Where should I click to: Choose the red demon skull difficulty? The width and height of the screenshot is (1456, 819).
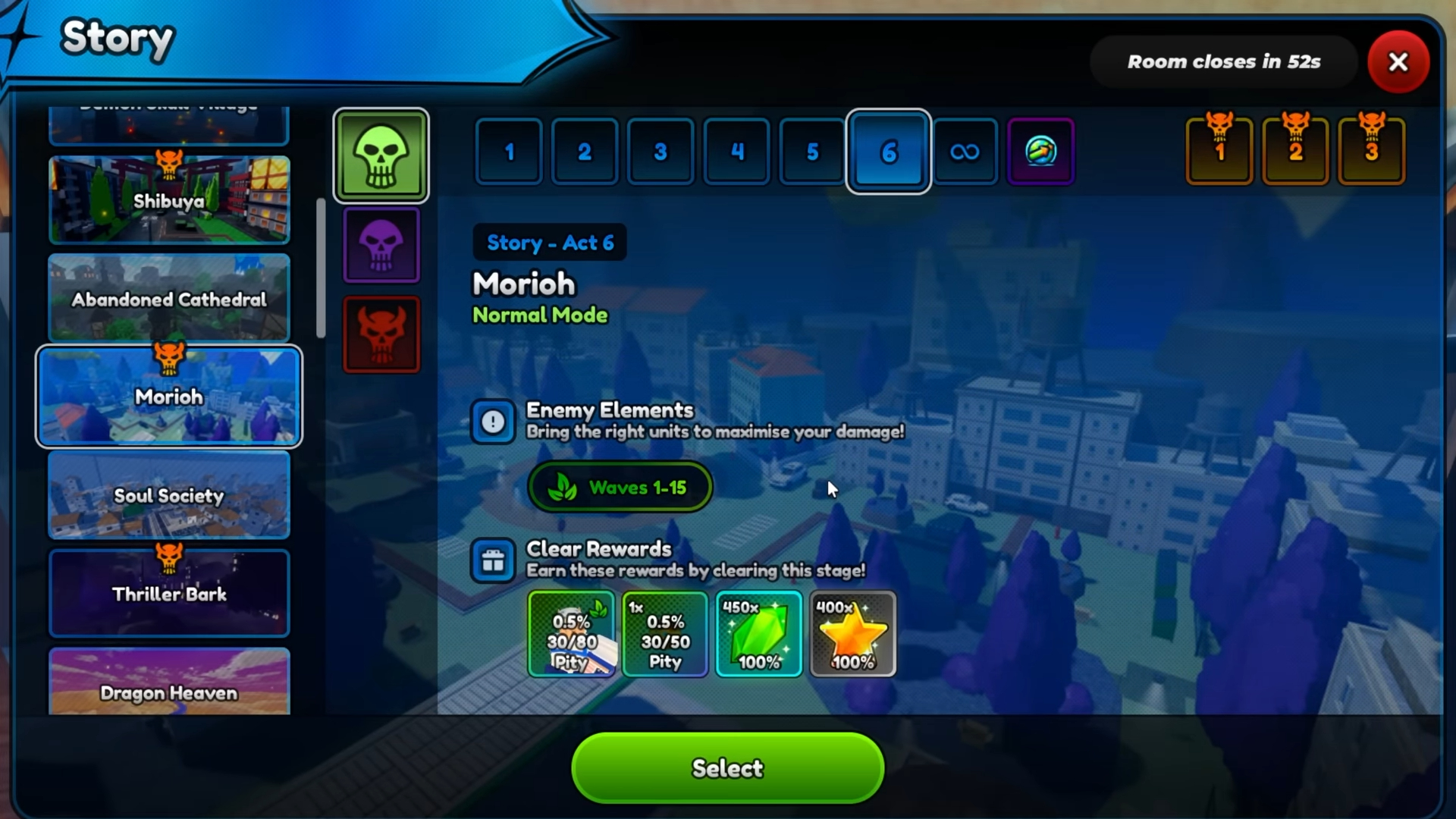[x=381, y=334]
